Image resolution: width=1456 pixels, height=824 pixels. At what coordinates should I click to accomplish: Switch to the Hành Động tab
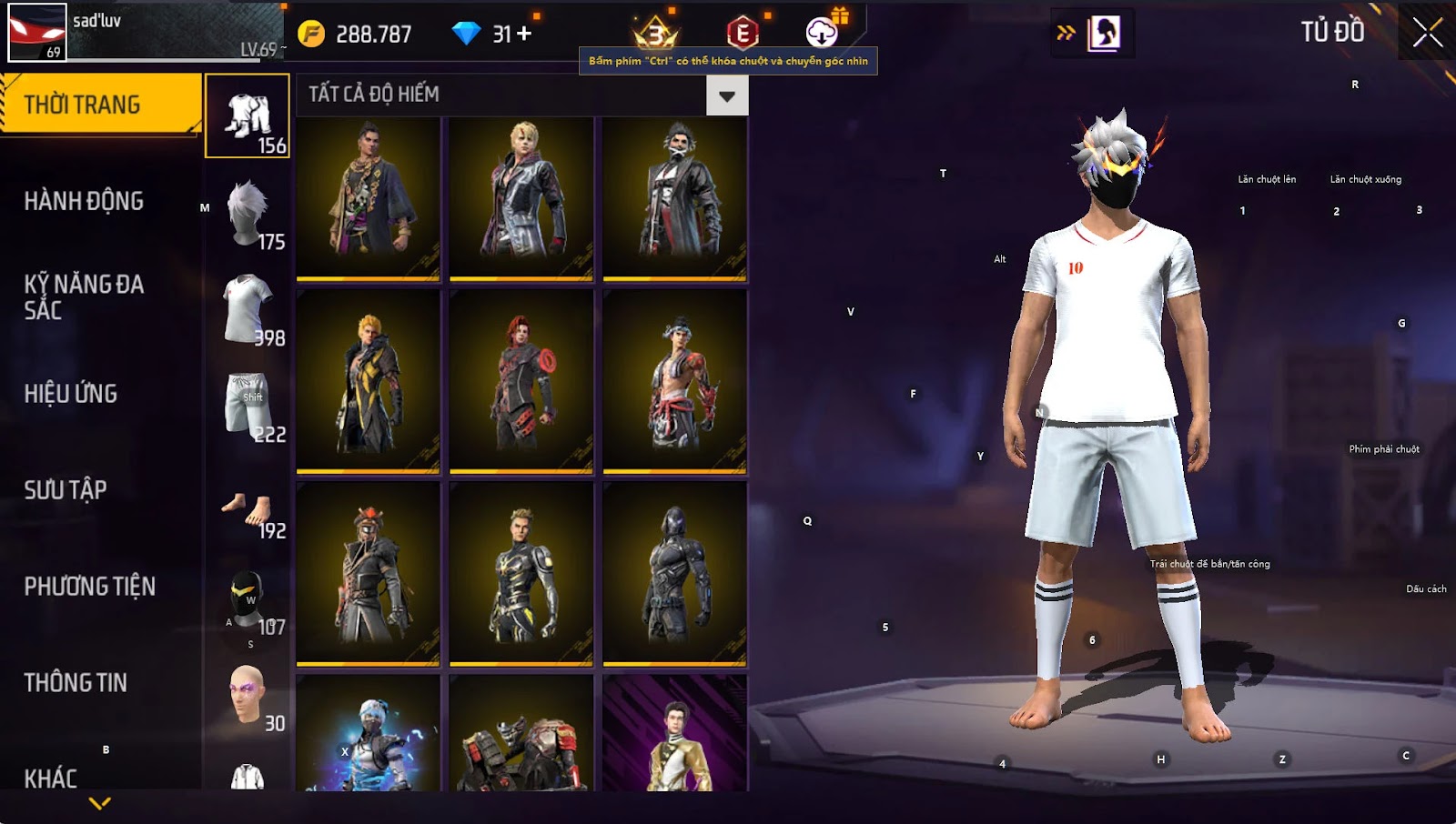coord(84,201)
